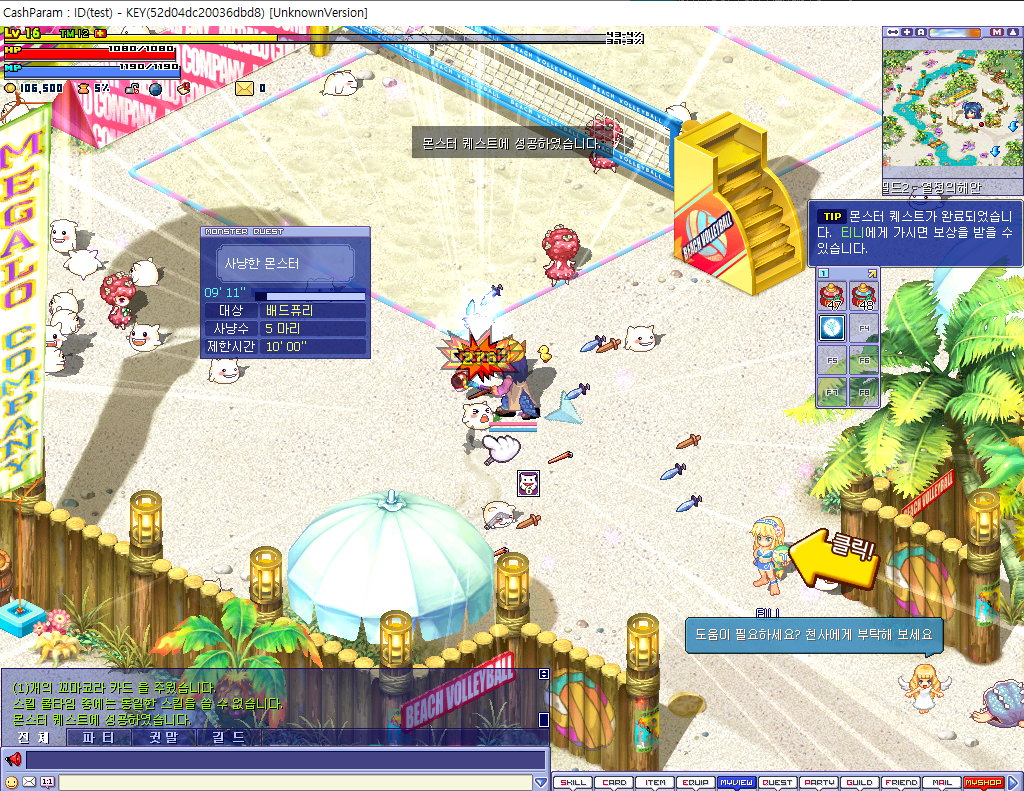
Task: Open the GUILD menu
Action: point(860,783)
